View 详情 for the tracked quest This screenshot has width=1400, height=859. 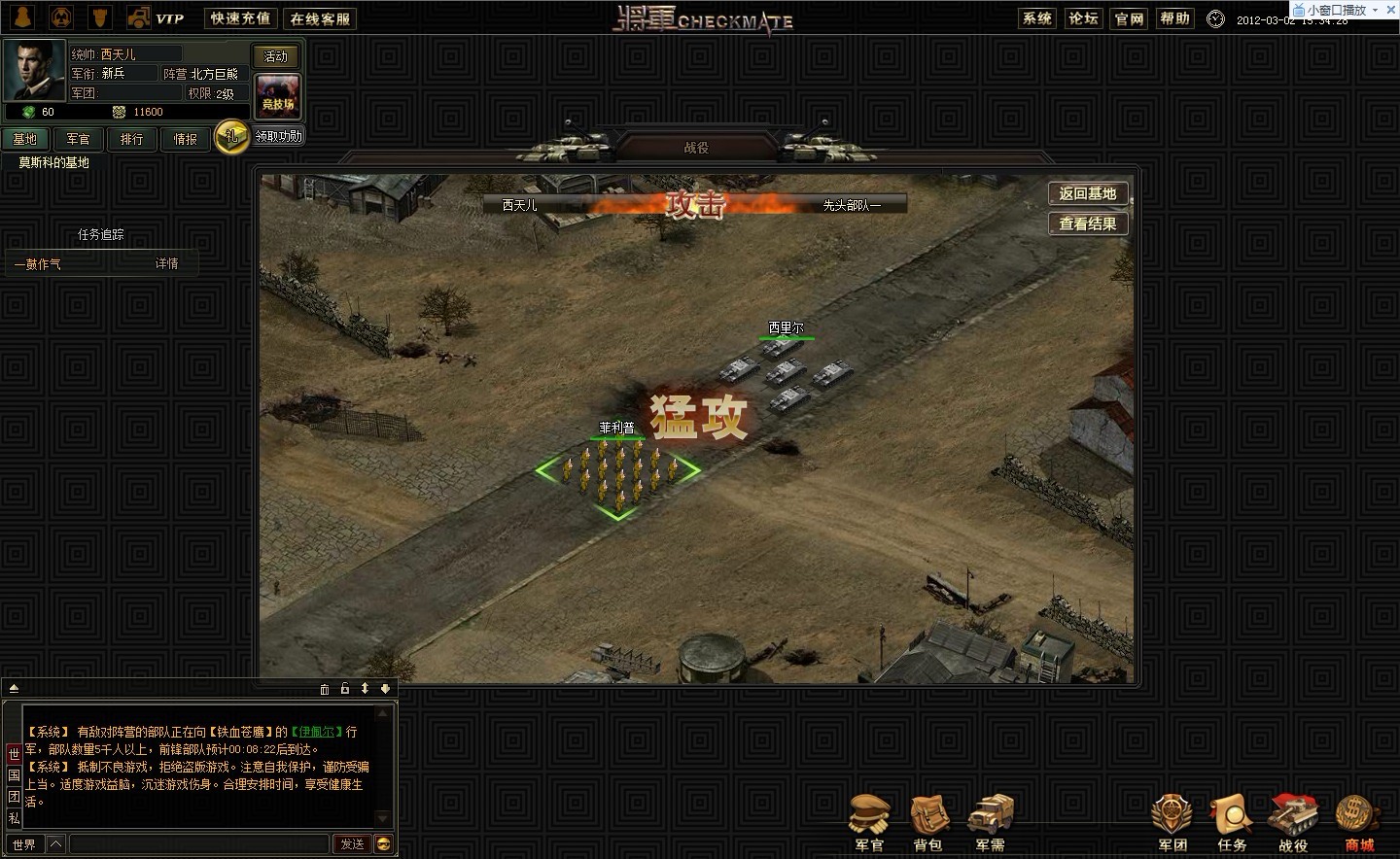(x=167, y=263)
